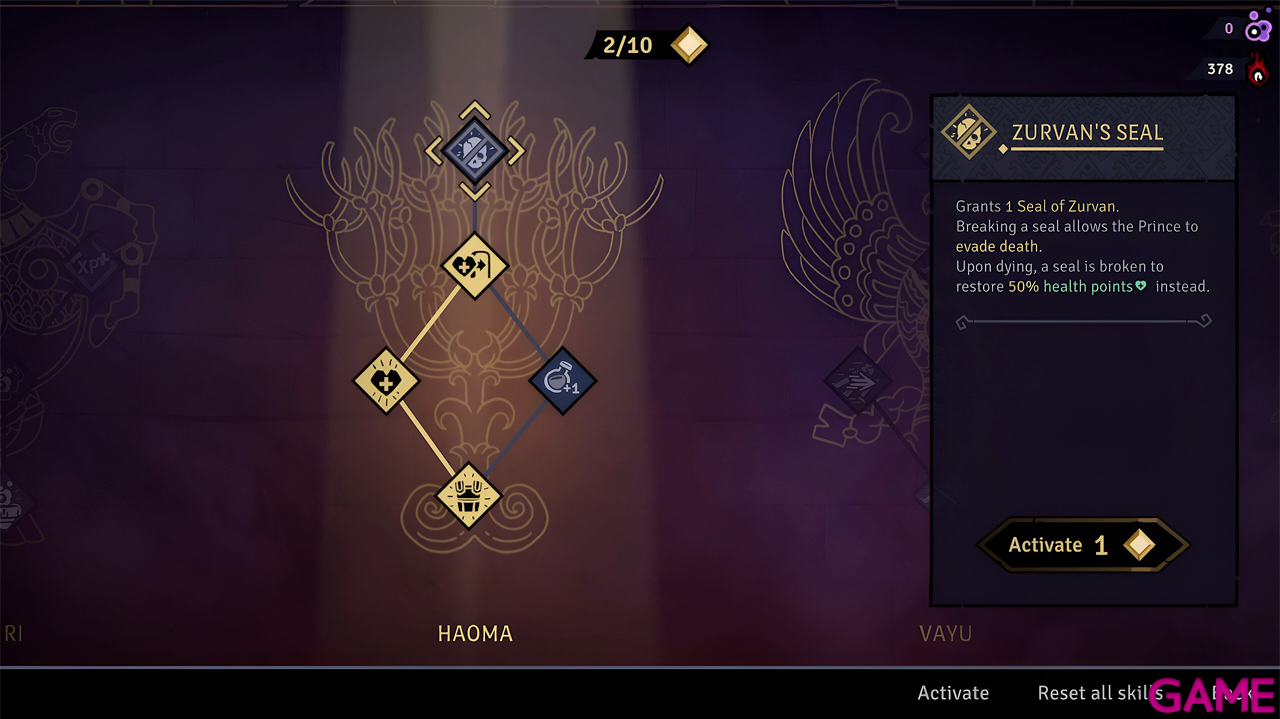Select the dimmed arrow node in Vayu tree
The image size is (1280, 719).
(857, 381)
